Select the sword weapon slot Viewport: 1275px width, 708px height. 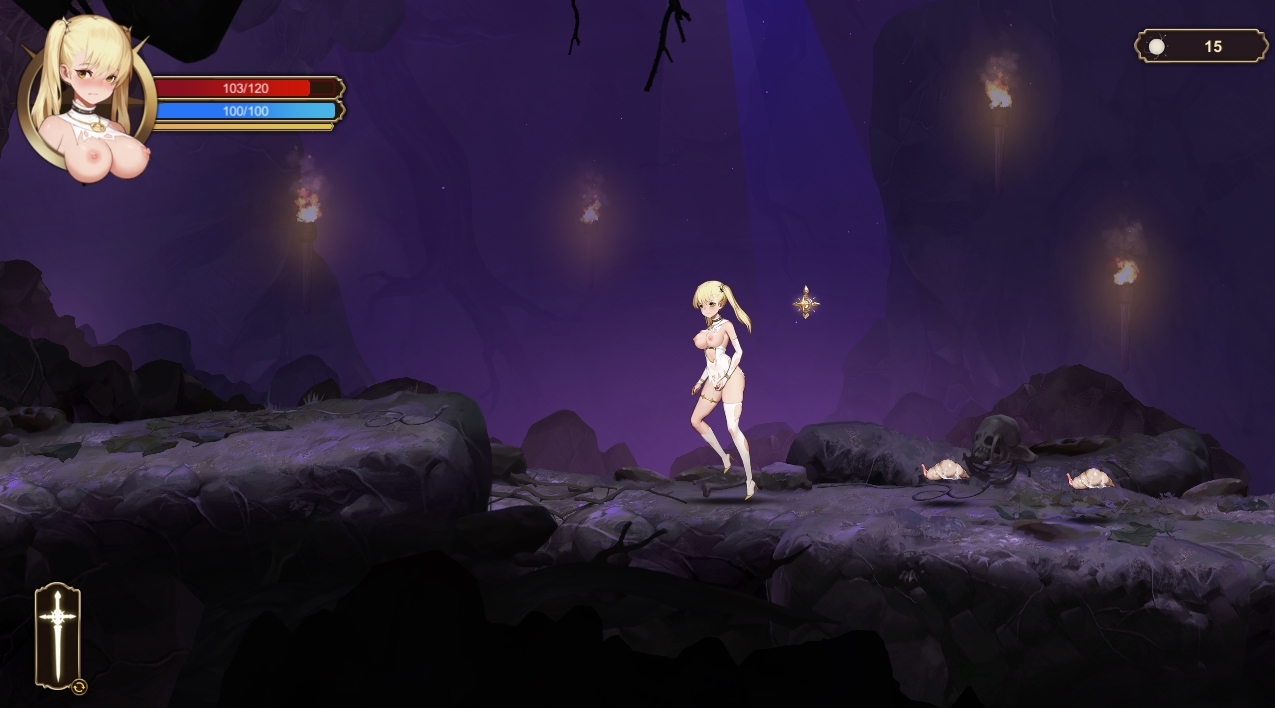click(x=57, y=634)
